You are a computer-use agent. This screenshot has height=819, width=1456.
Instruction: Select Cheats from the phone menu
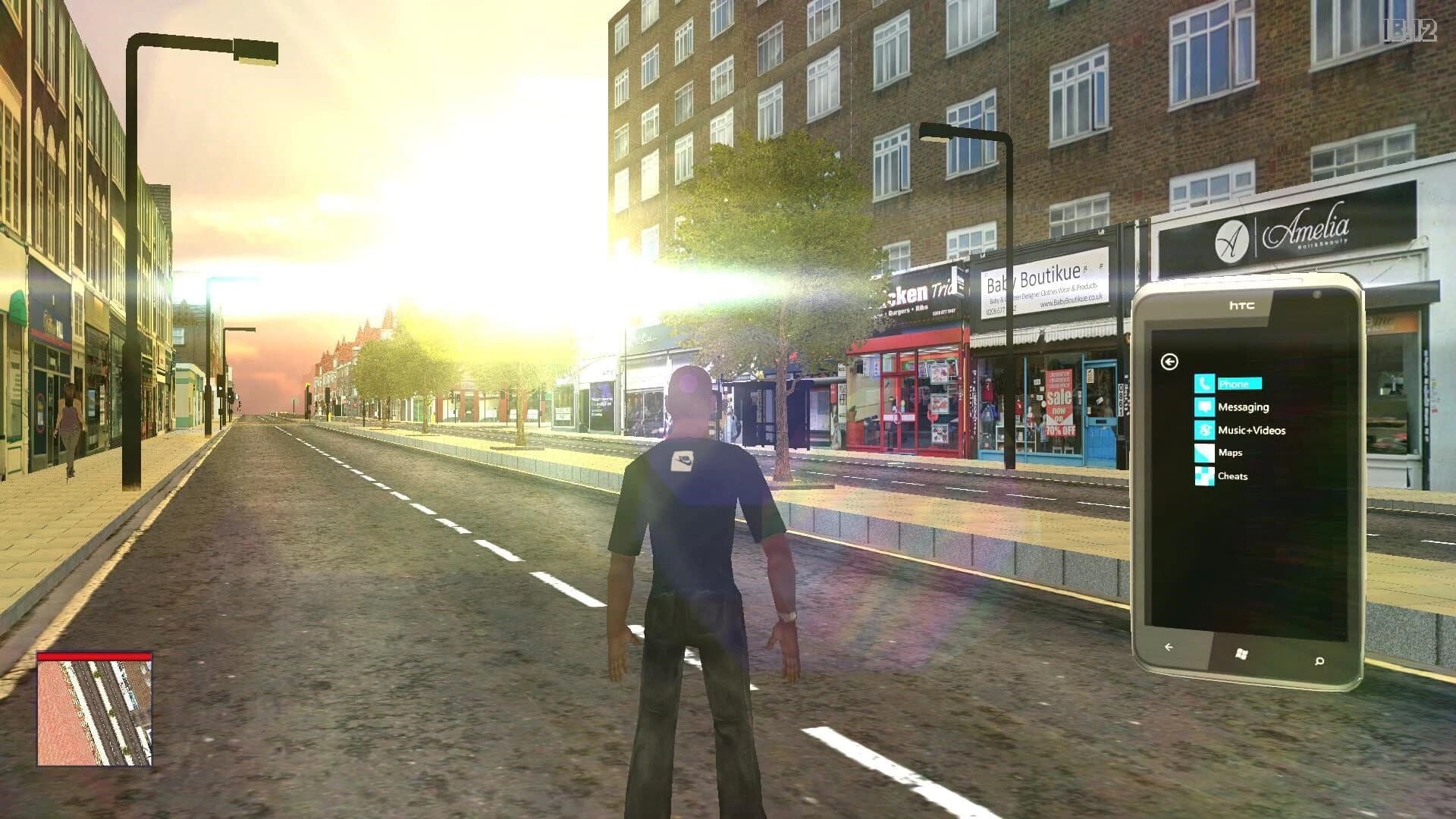click(x=1233, y=476)
